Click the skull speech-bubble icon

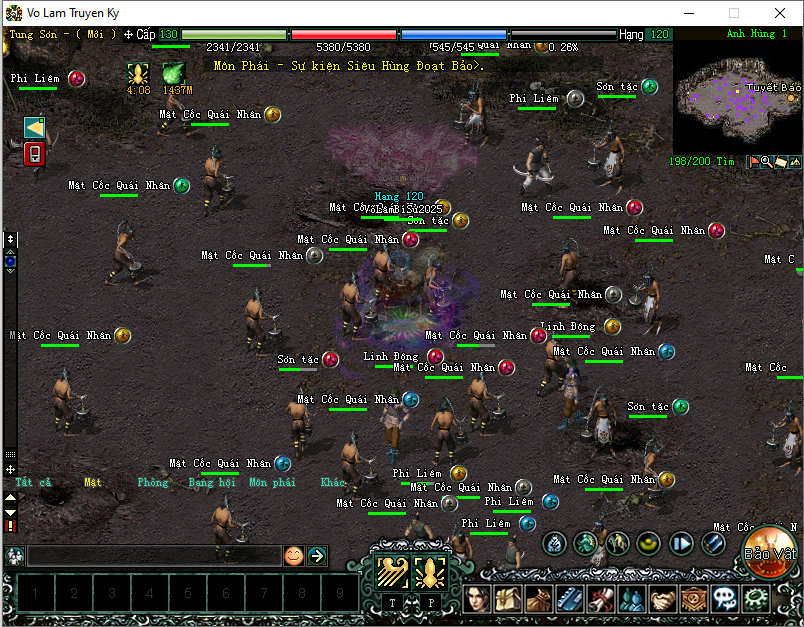pyautogui.click(x=726, y=600)
